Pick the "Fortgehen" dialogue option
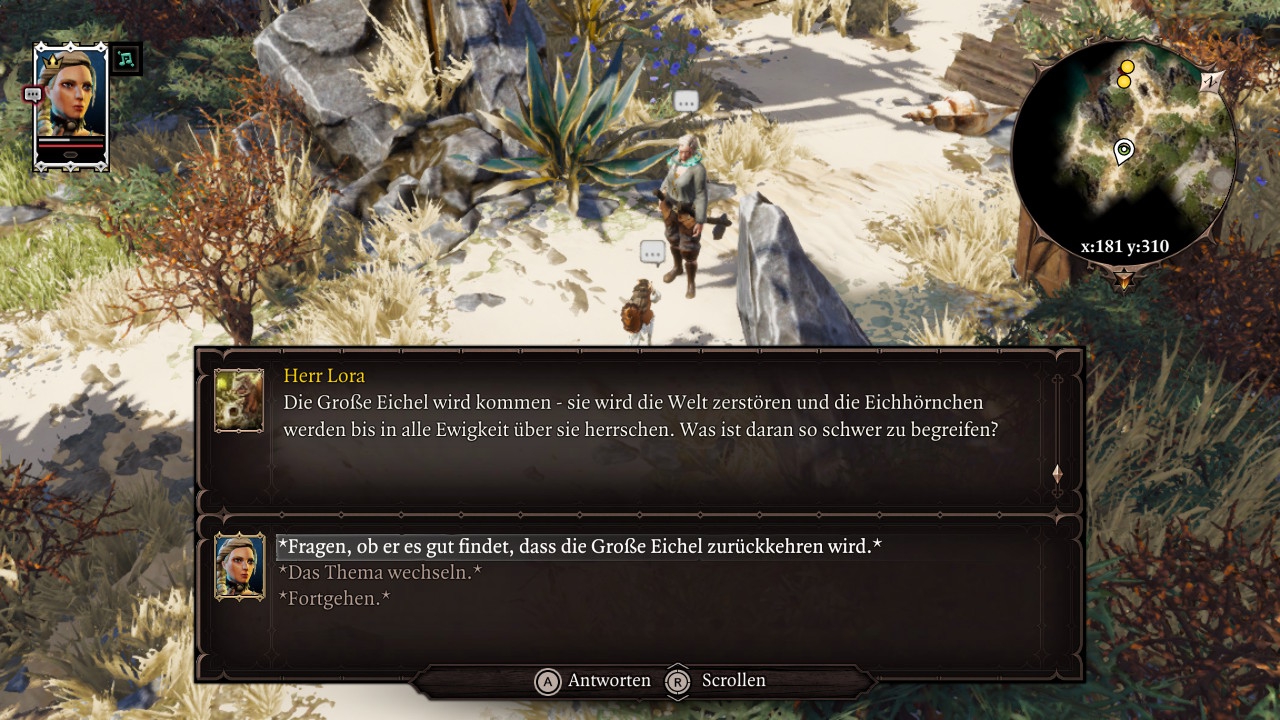Image resolution: width=1280 pixels, height=720 pixels. (x=334, y=598)
